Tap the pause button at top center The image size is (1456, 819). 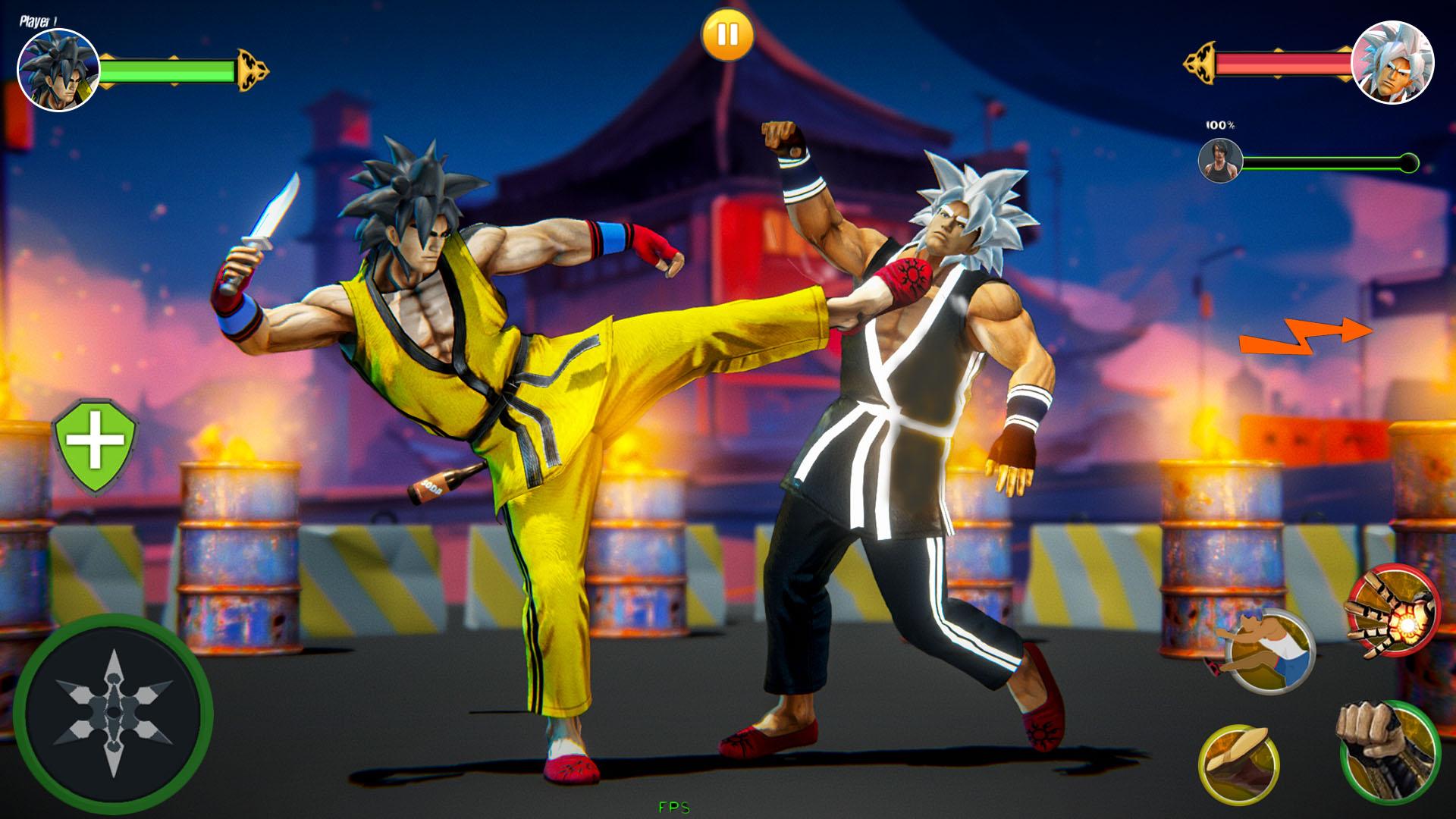727,33
